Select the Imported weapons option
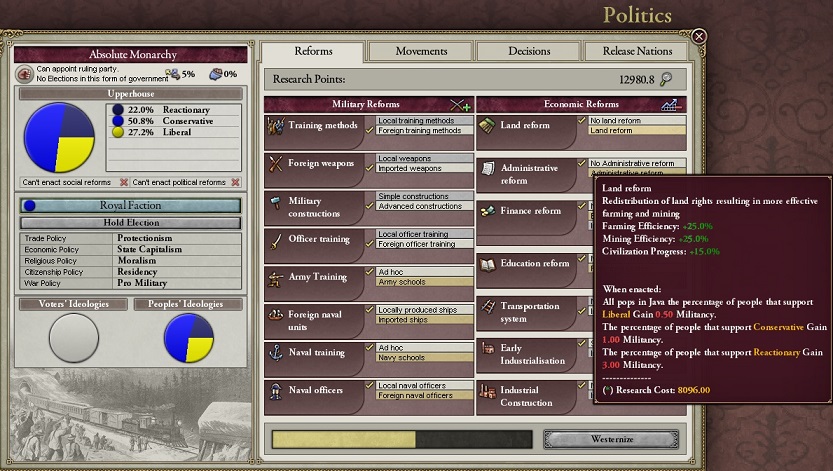The height and width of the screenshot is (471, 833). pos(424,168)
